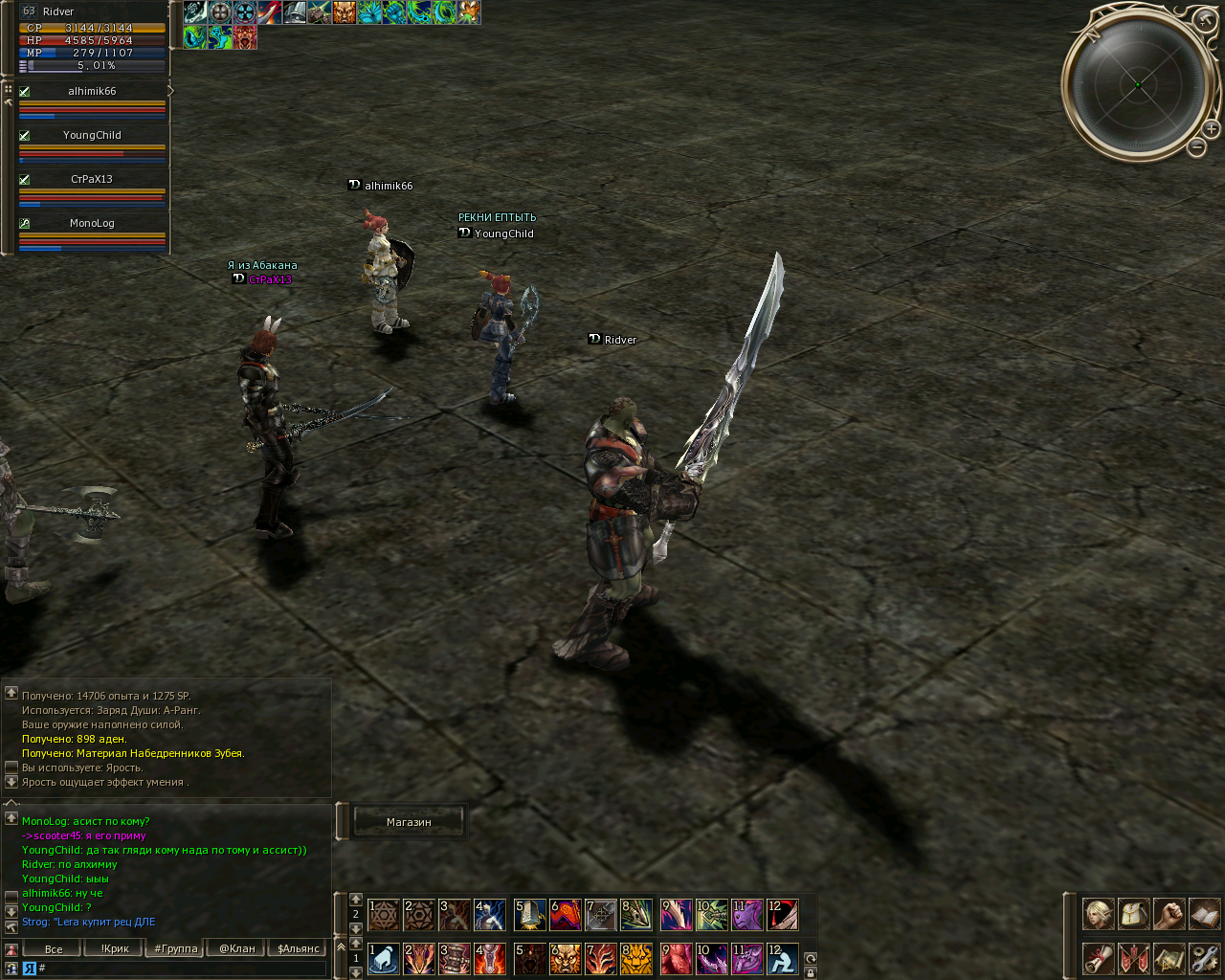Open system options wrench icon

[x=1204, y=958]
